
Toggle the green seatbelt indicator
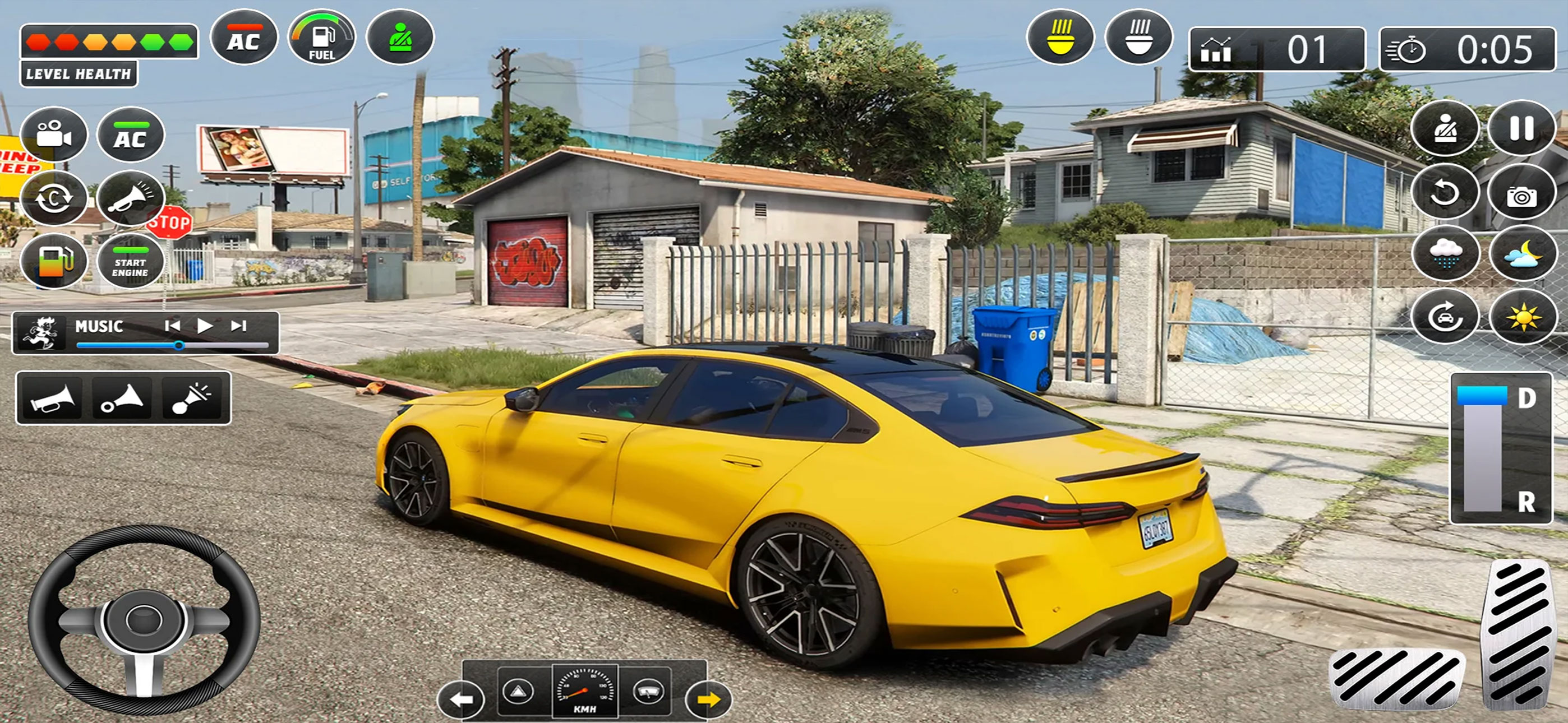399,38
